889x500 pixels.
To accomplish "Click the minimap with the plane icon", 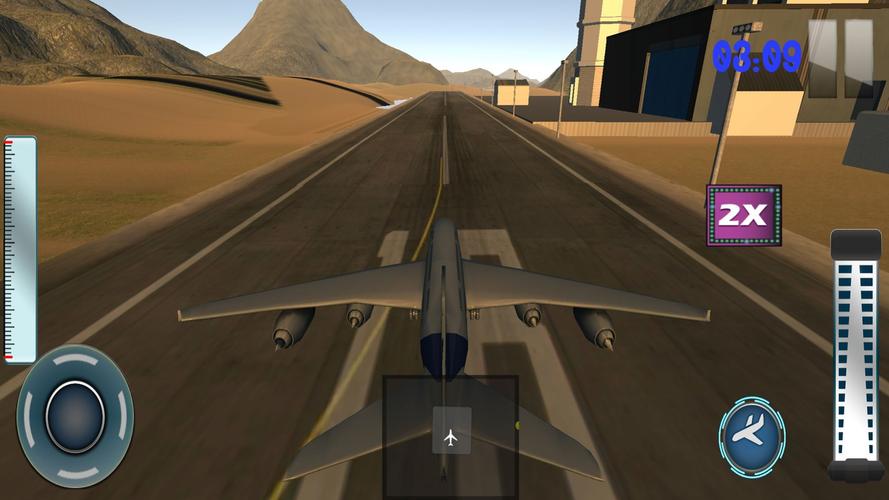I will click(450, 437).
